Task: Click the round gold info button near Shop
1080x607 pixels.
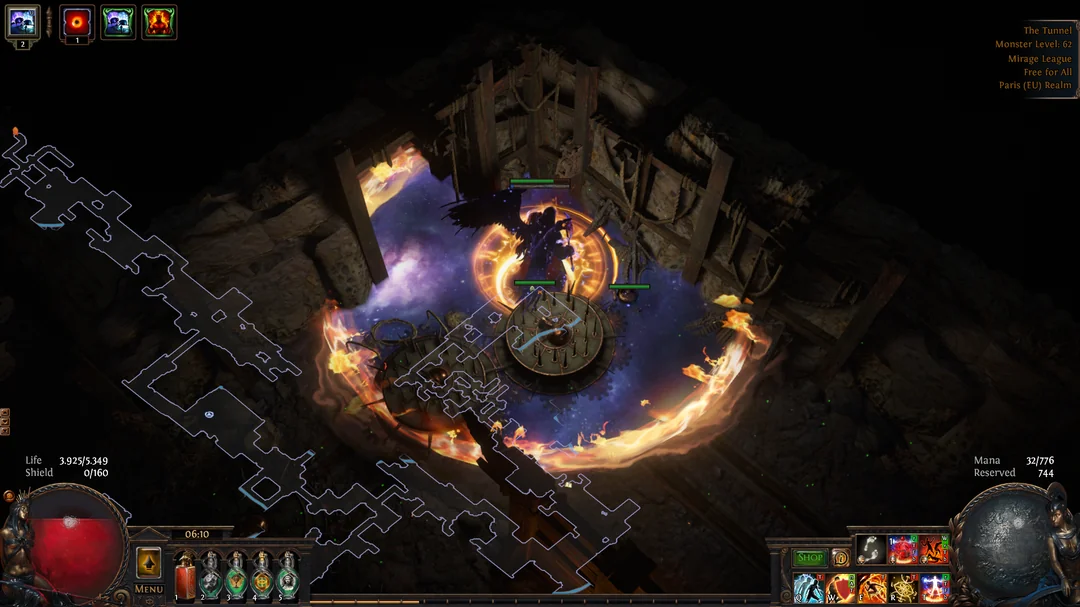Action: pyautogui.click(x=840, y=558)
